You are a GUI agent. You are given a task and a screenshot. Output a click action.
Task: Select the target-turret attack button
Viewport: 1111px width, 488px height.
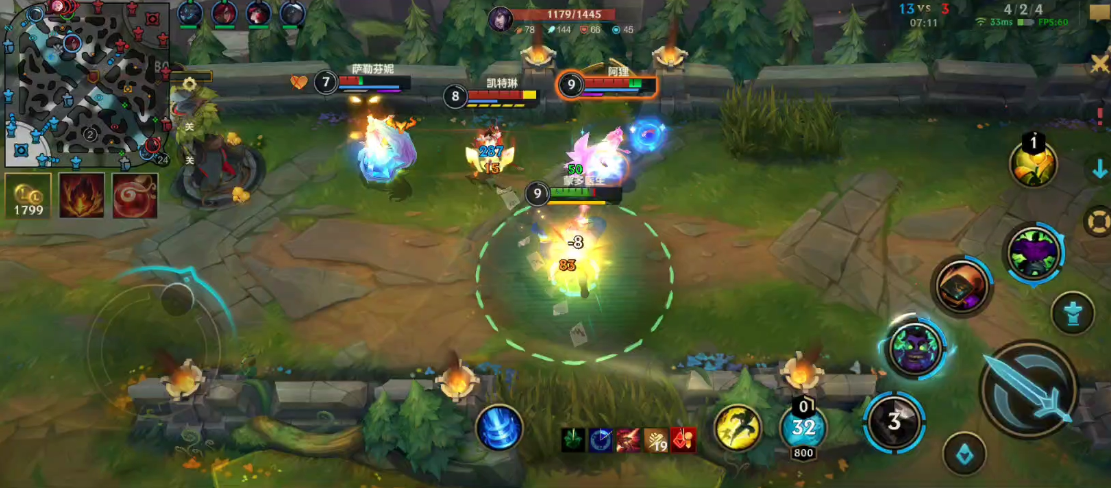[1073, 314]
